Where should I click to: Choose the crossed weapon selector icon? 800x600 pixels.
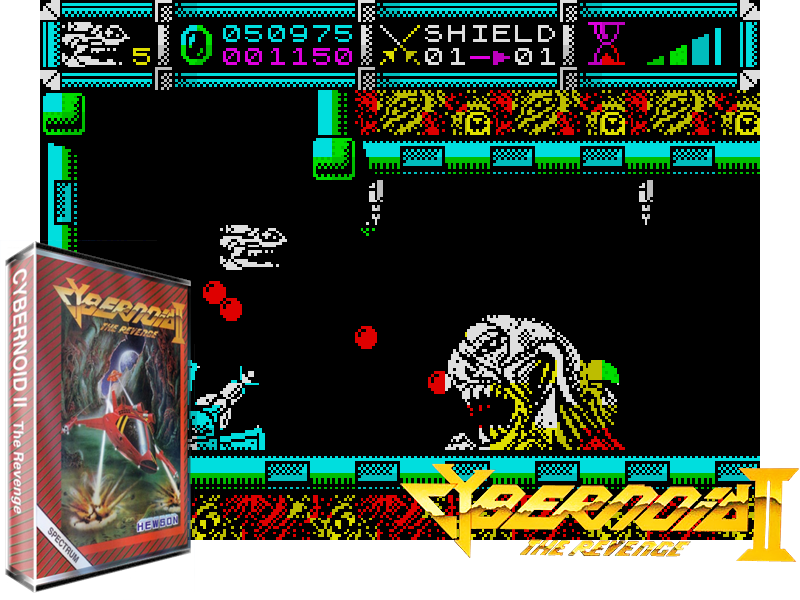click(397, 46)
